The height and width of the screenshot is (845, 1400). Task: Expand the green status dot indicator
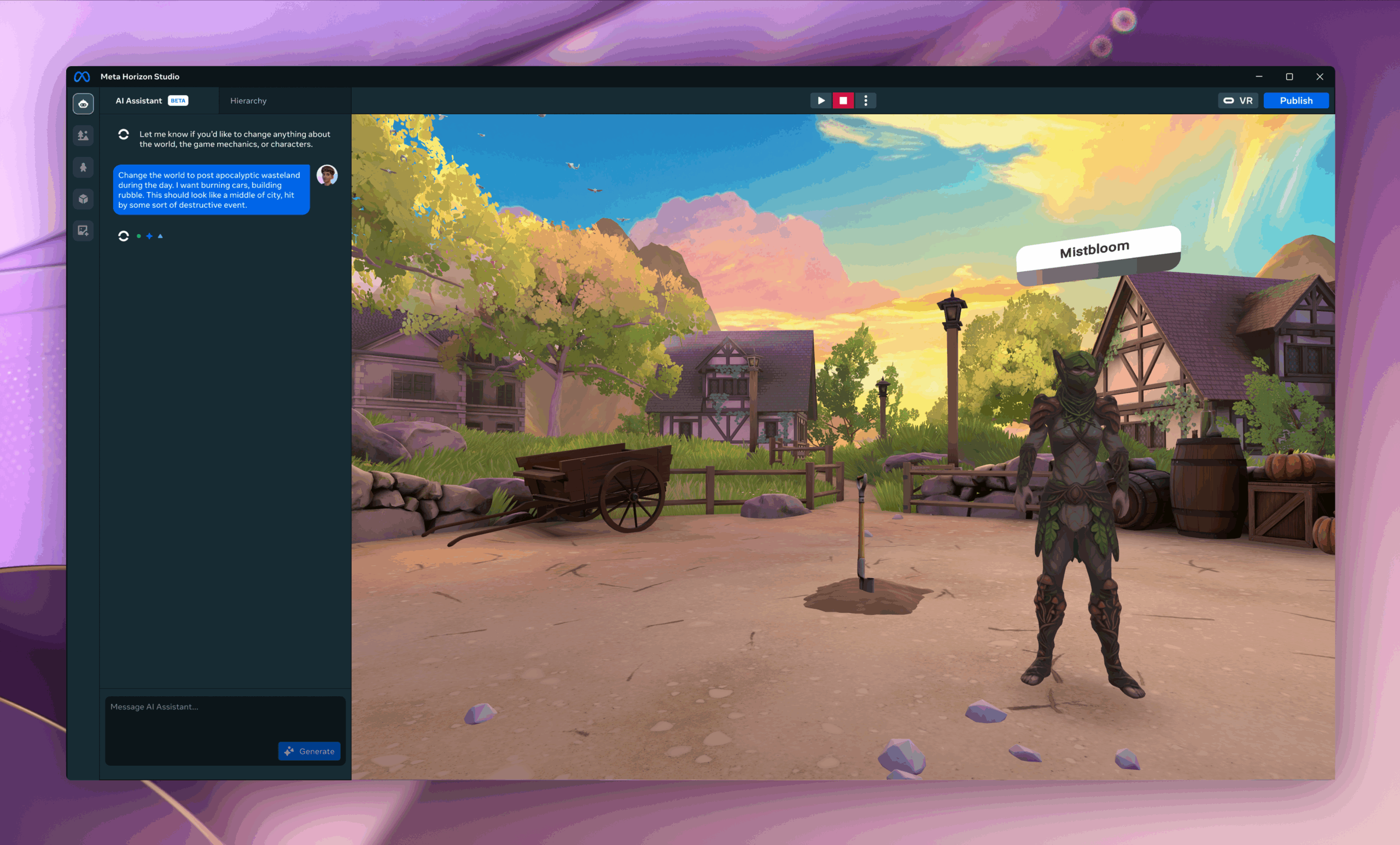coord(138,236)
